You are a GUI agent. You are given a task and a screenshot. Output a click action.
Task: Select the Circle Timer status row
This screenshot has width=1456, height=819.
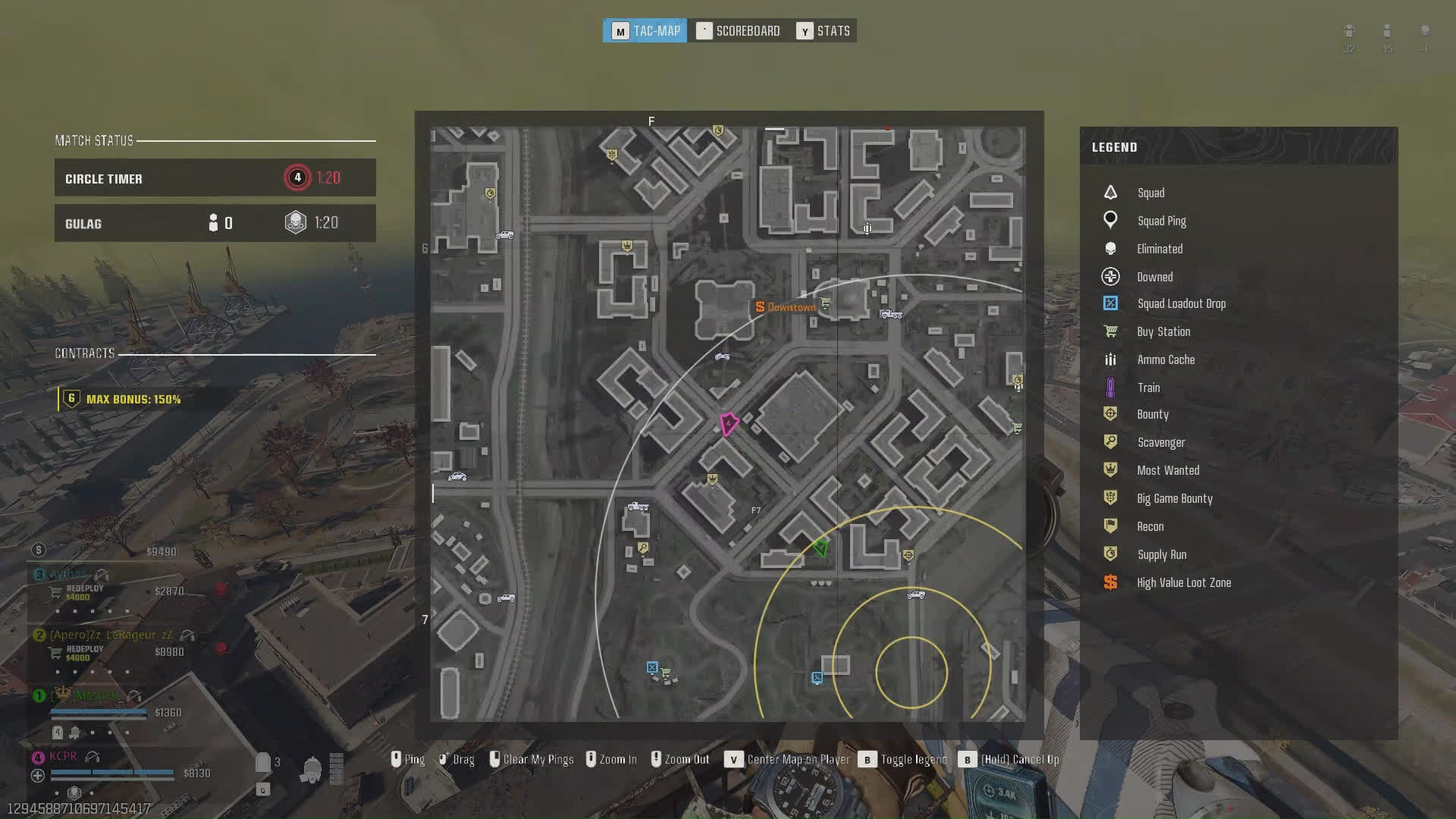[215, 178]
